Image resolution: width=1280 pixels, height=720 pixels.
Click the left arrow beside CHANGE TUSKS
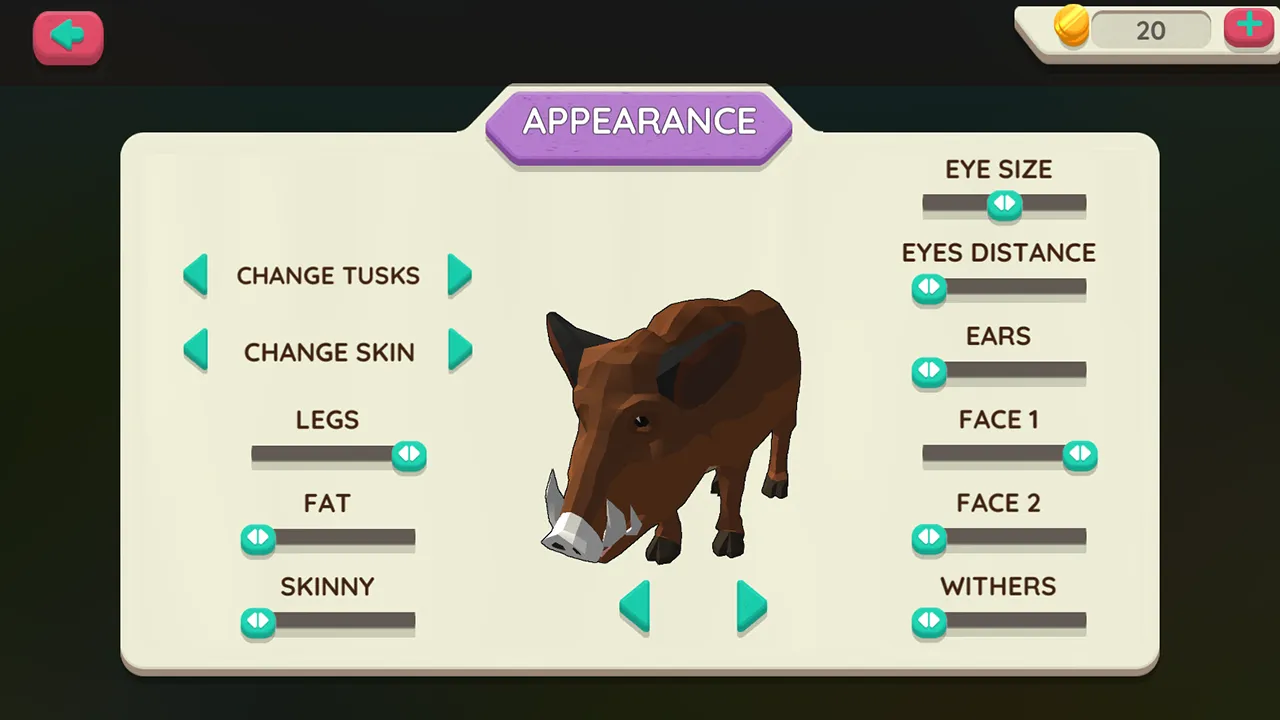coord(196,275)
